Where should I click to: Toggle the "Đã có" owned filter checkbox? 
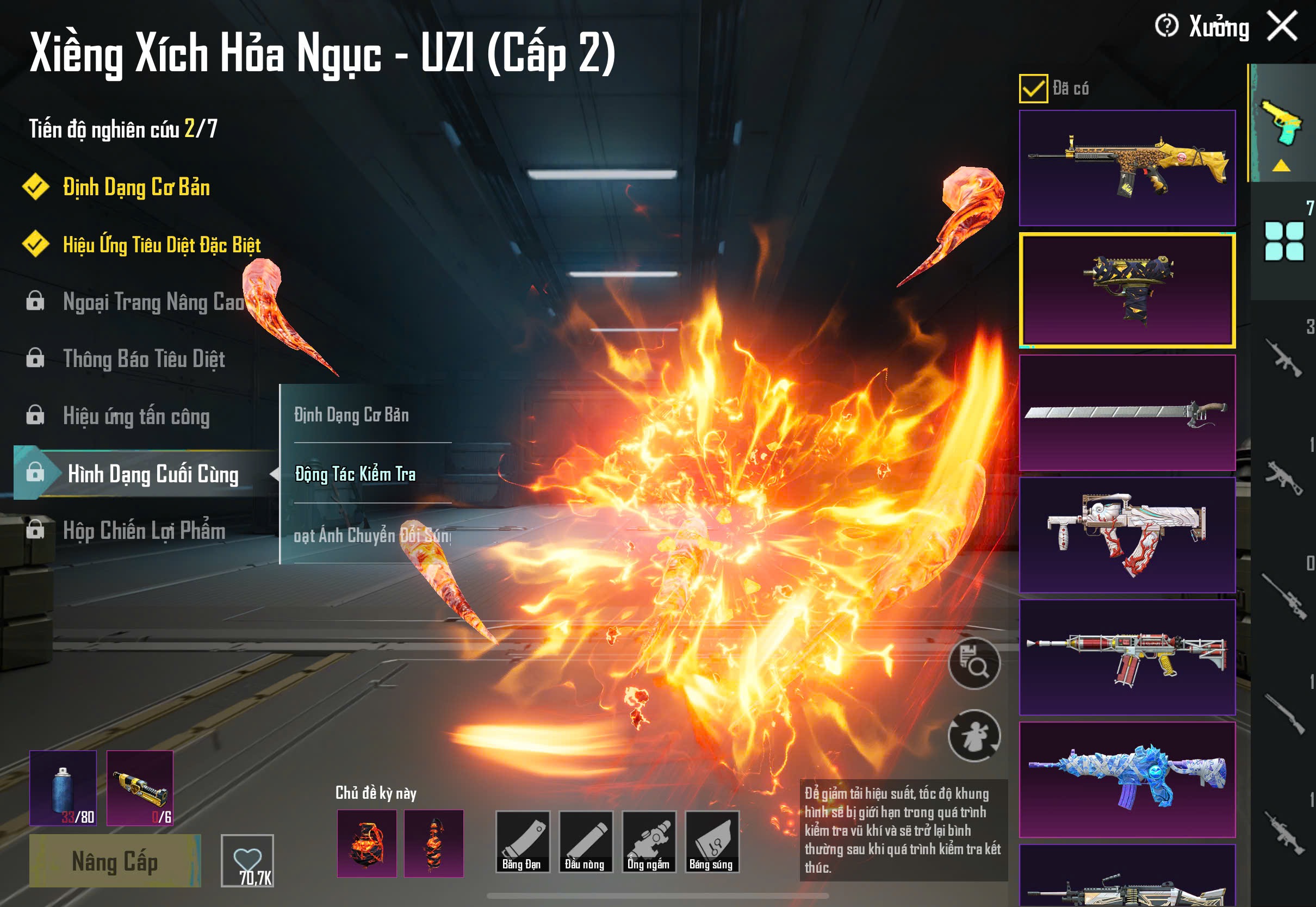1033,89
